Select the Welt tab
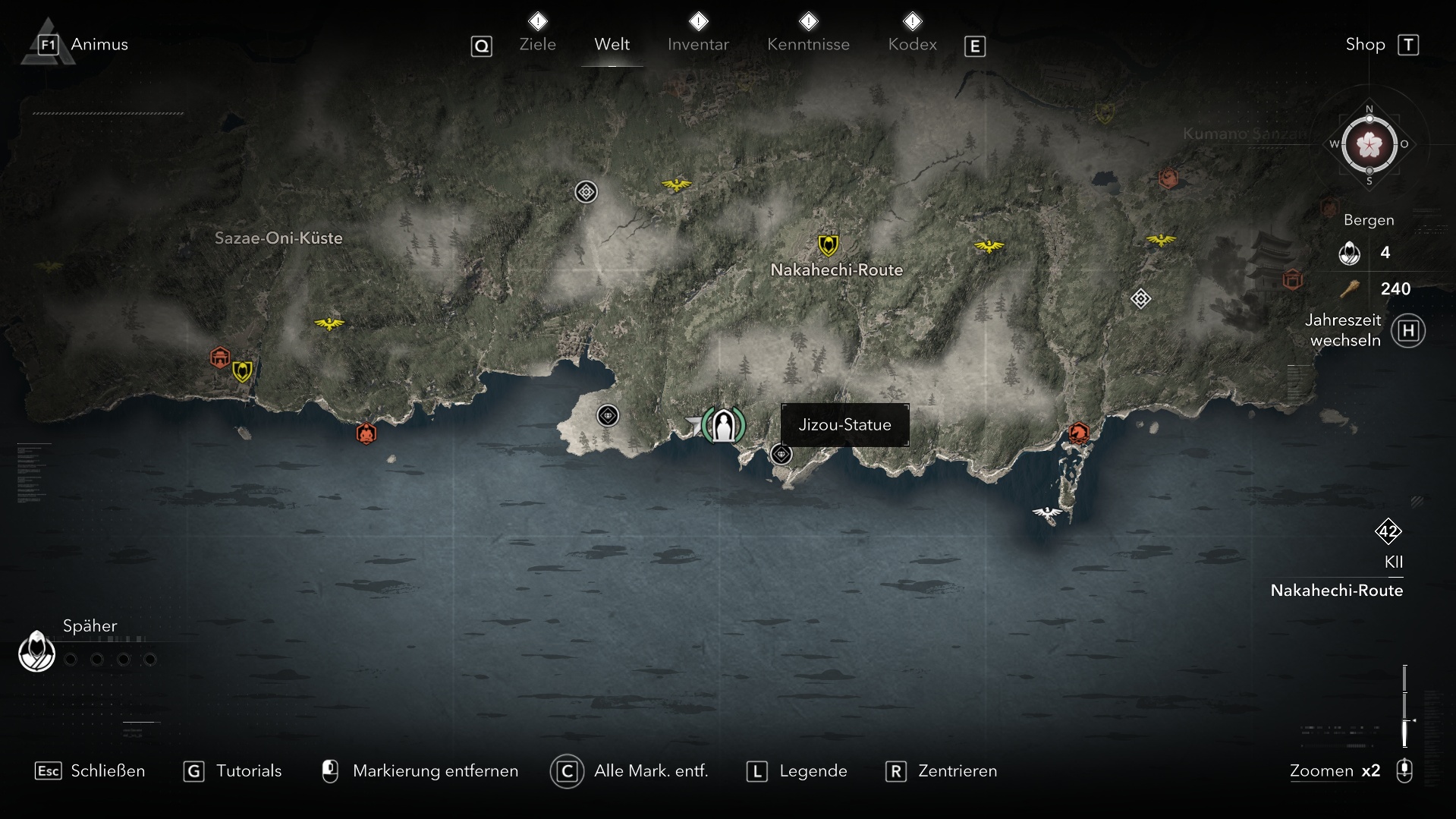Screen dimensions: 1456x819 pyautogui.click(x=612, y=44)
